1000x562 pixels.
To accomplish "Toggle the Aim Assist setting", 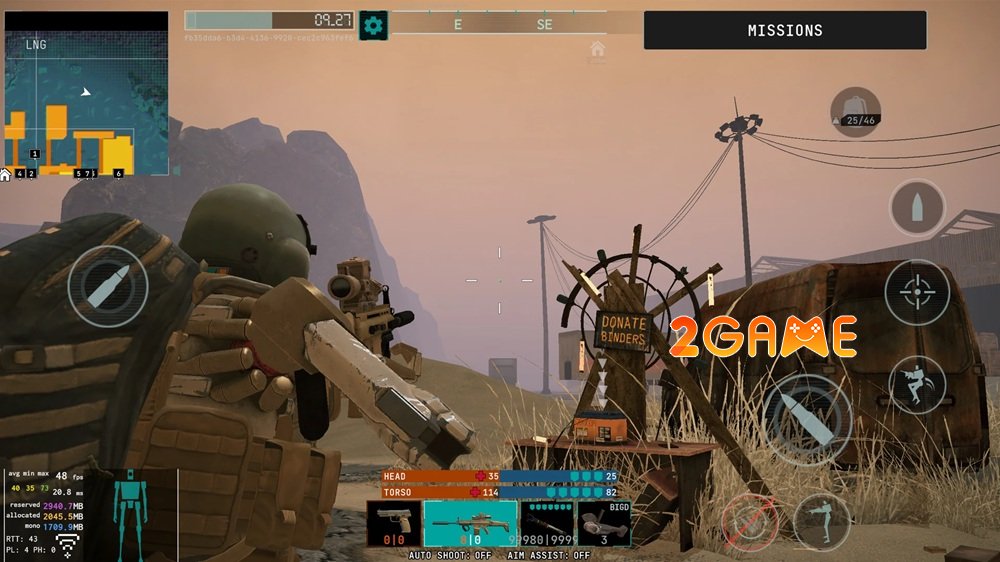I will (548, 555).
